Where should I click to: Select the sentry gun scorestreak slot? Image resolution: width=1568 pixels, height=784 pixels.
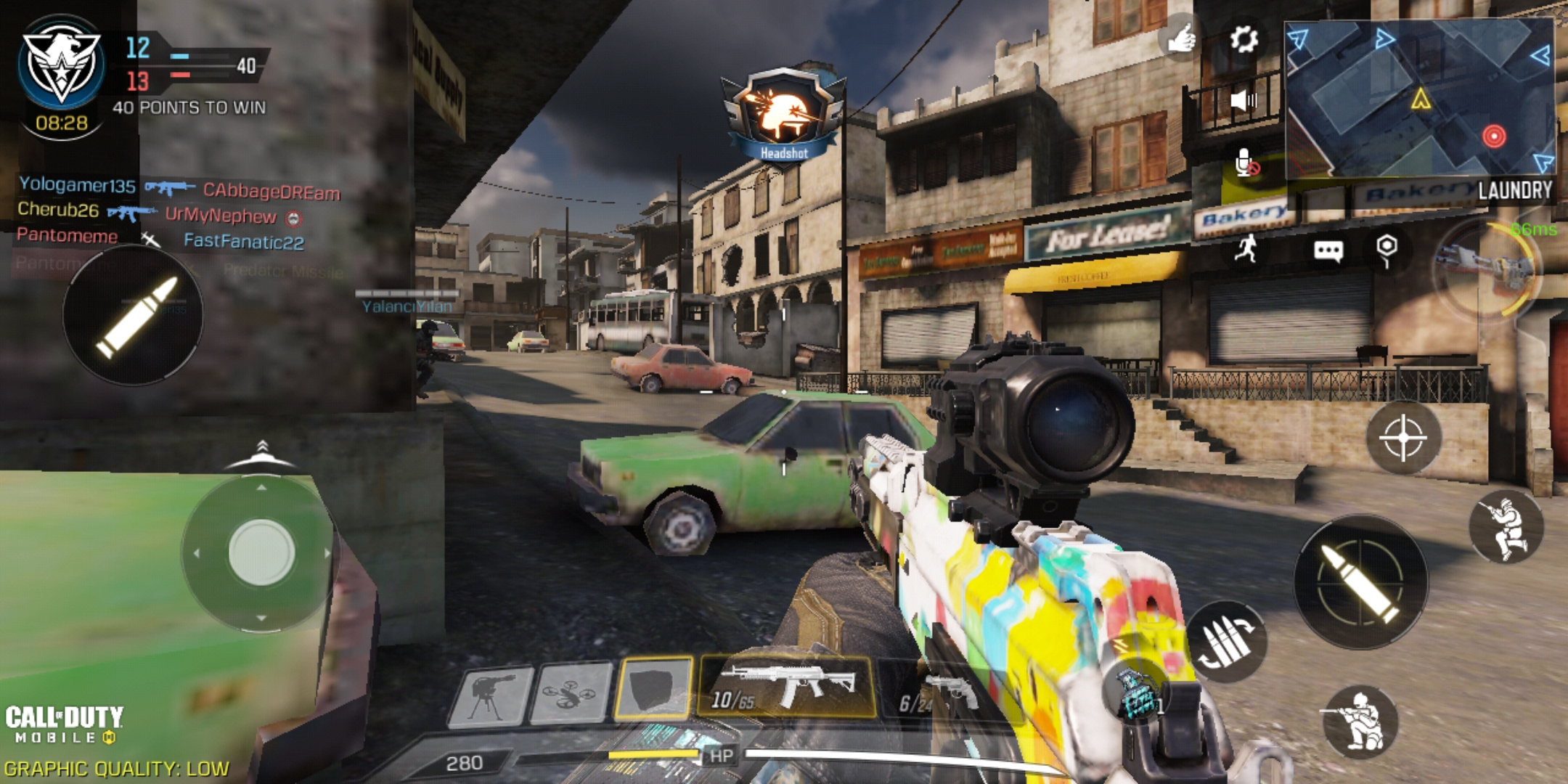tap(491, 695)
